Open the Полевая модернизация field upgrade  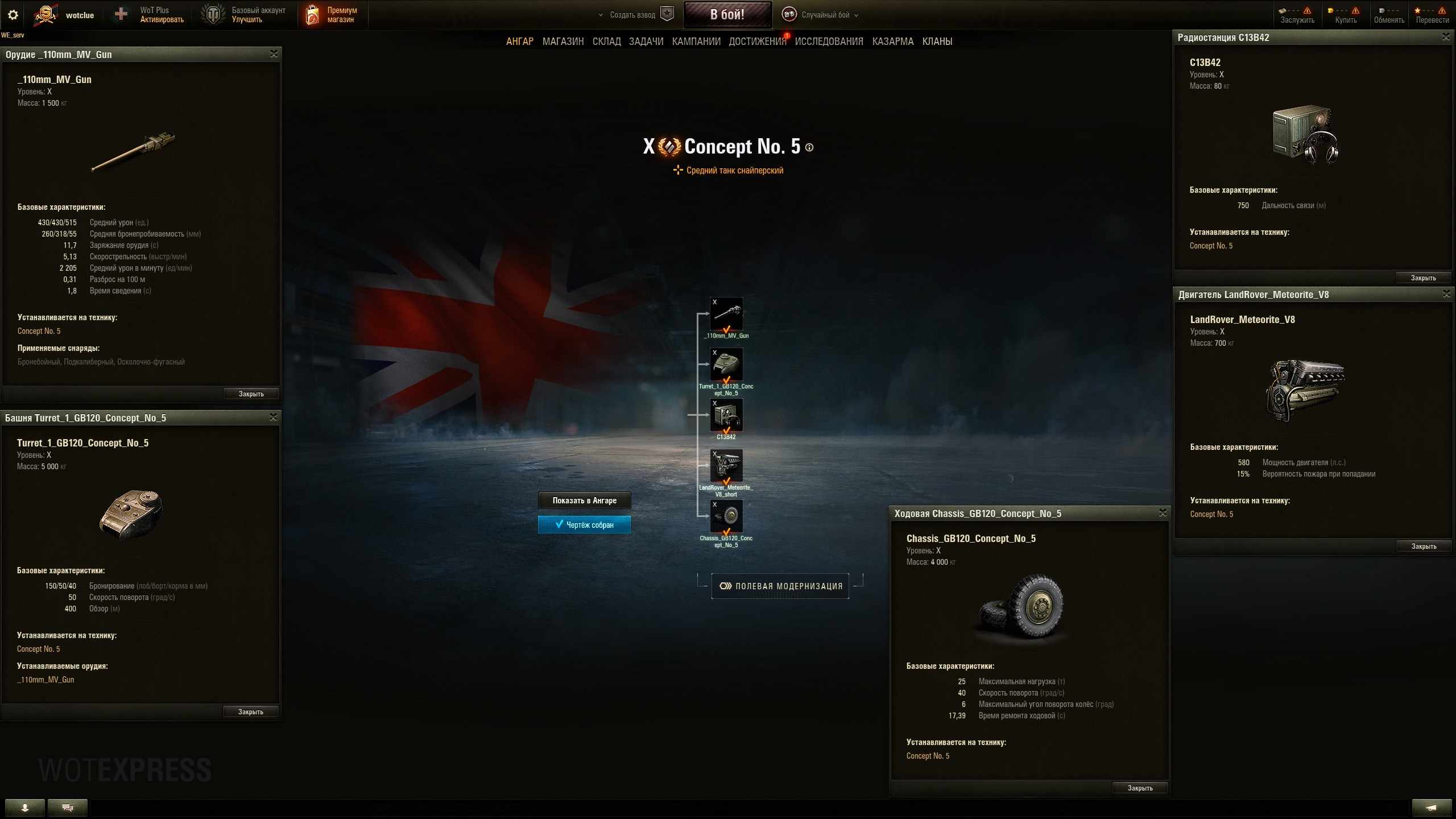(780, 586)
